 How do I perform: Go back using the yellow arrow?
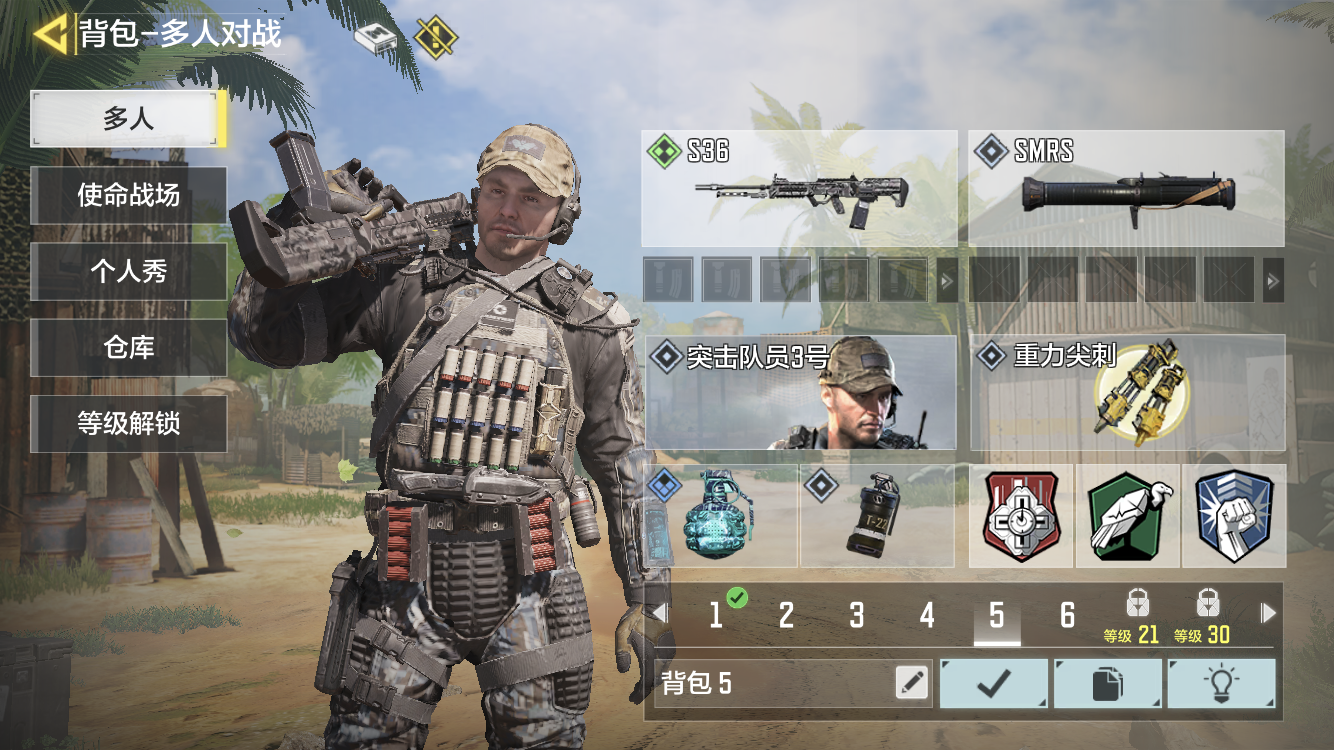click(x=50, y=34)
